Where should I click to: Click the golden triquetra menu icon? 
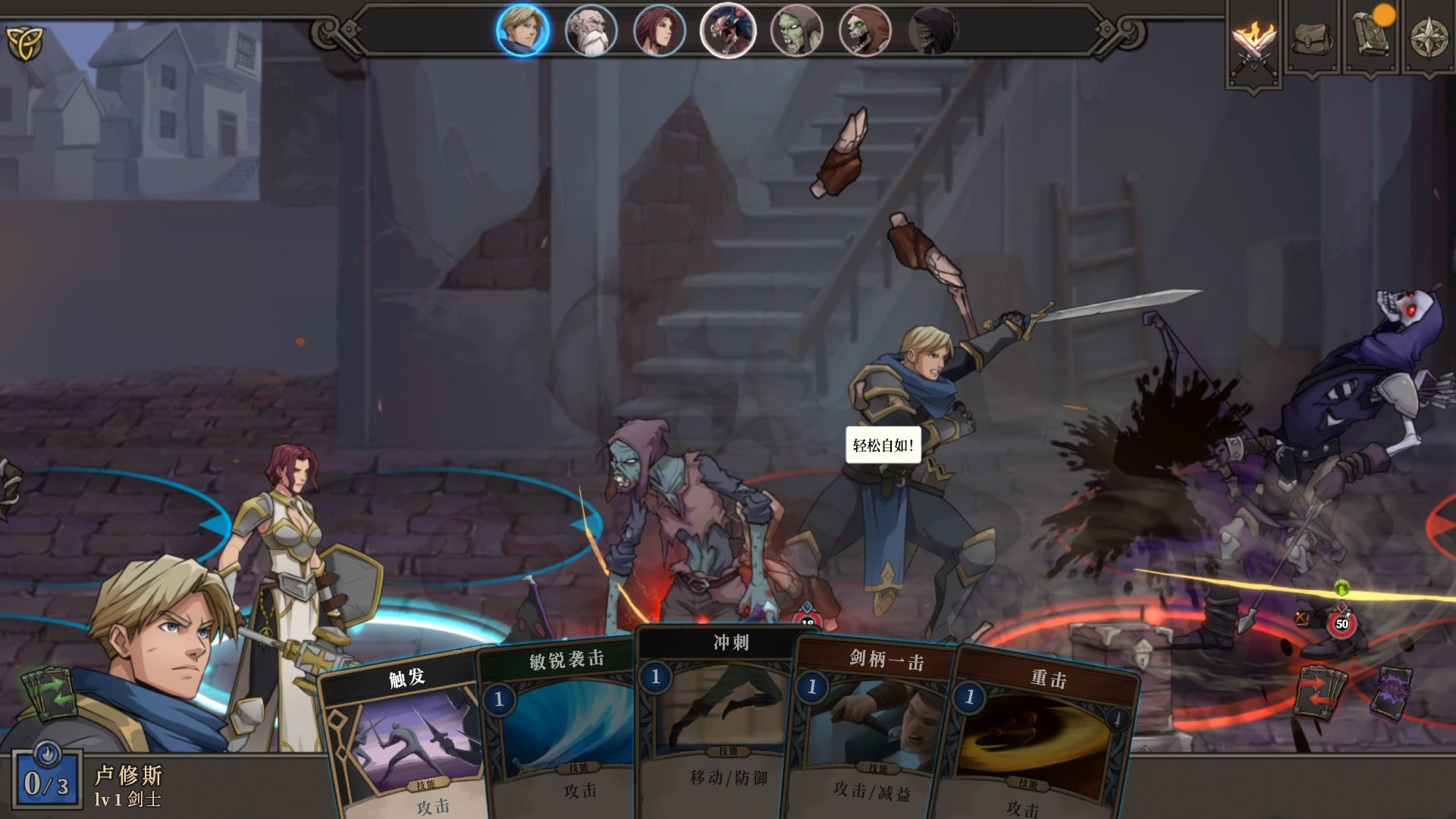pos(25,42)
